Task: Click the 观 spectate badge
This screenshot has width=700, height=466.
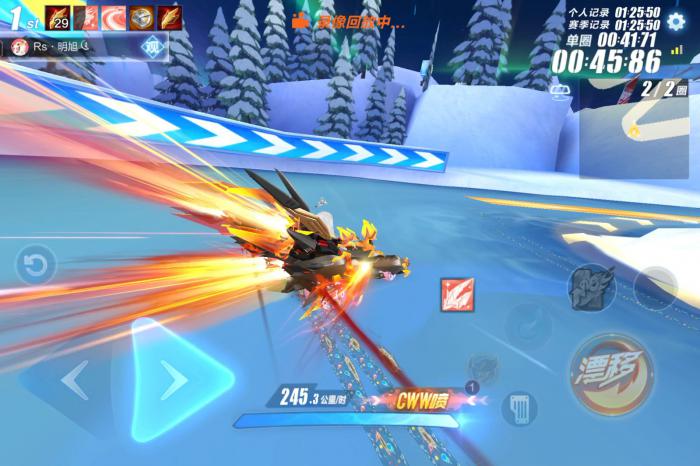Action: [152, 46]
